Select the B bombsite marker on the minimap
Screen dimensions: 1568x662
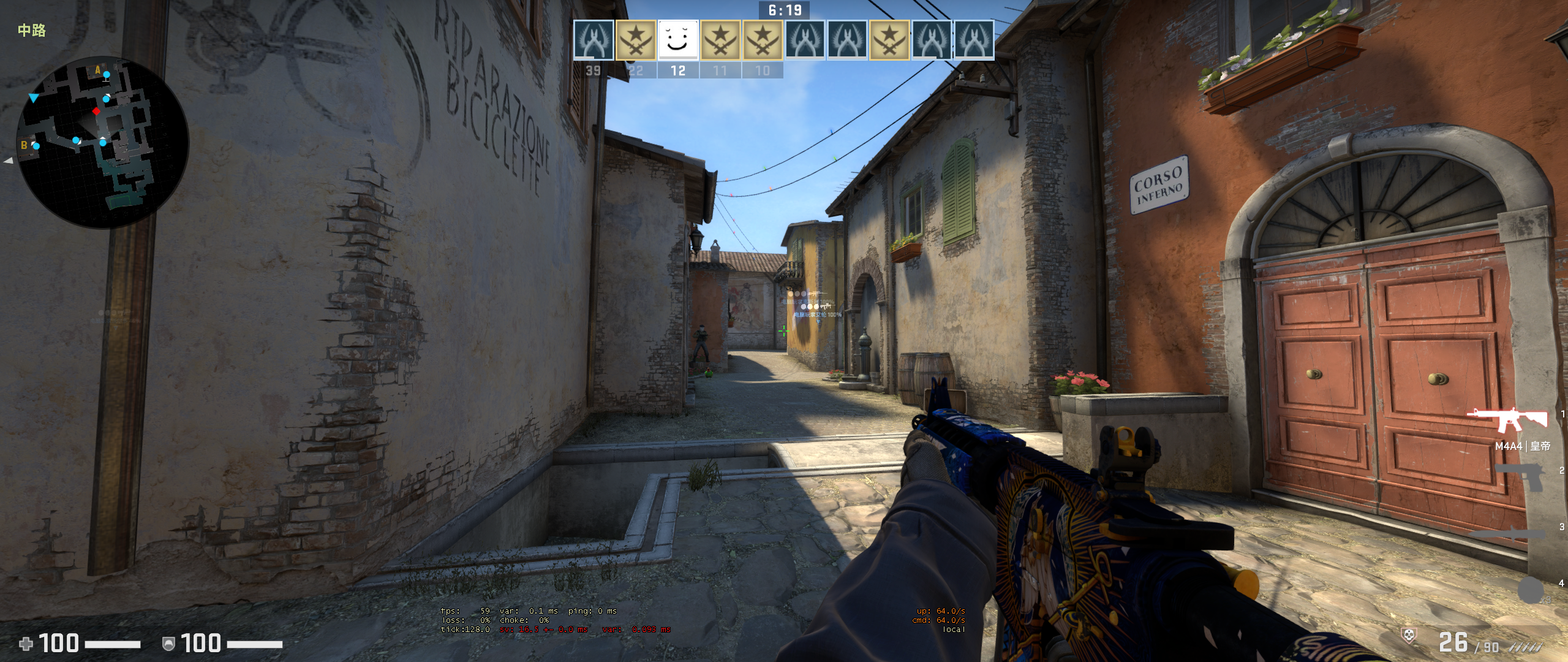(x=23, y=145)
